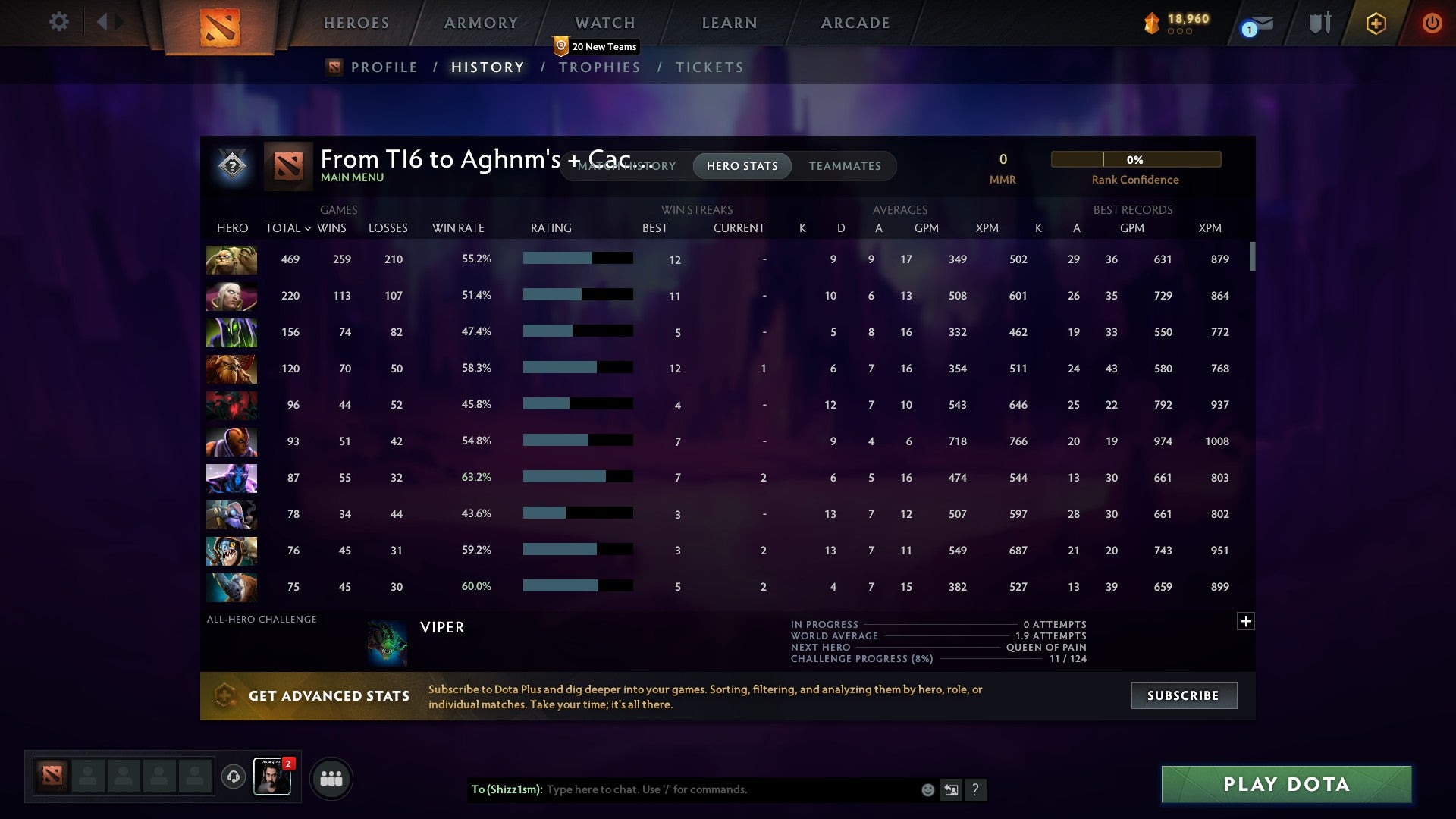Click the chat help question mark icon
The height and width of the screenshot is (819, 1456).
[975, 790]
